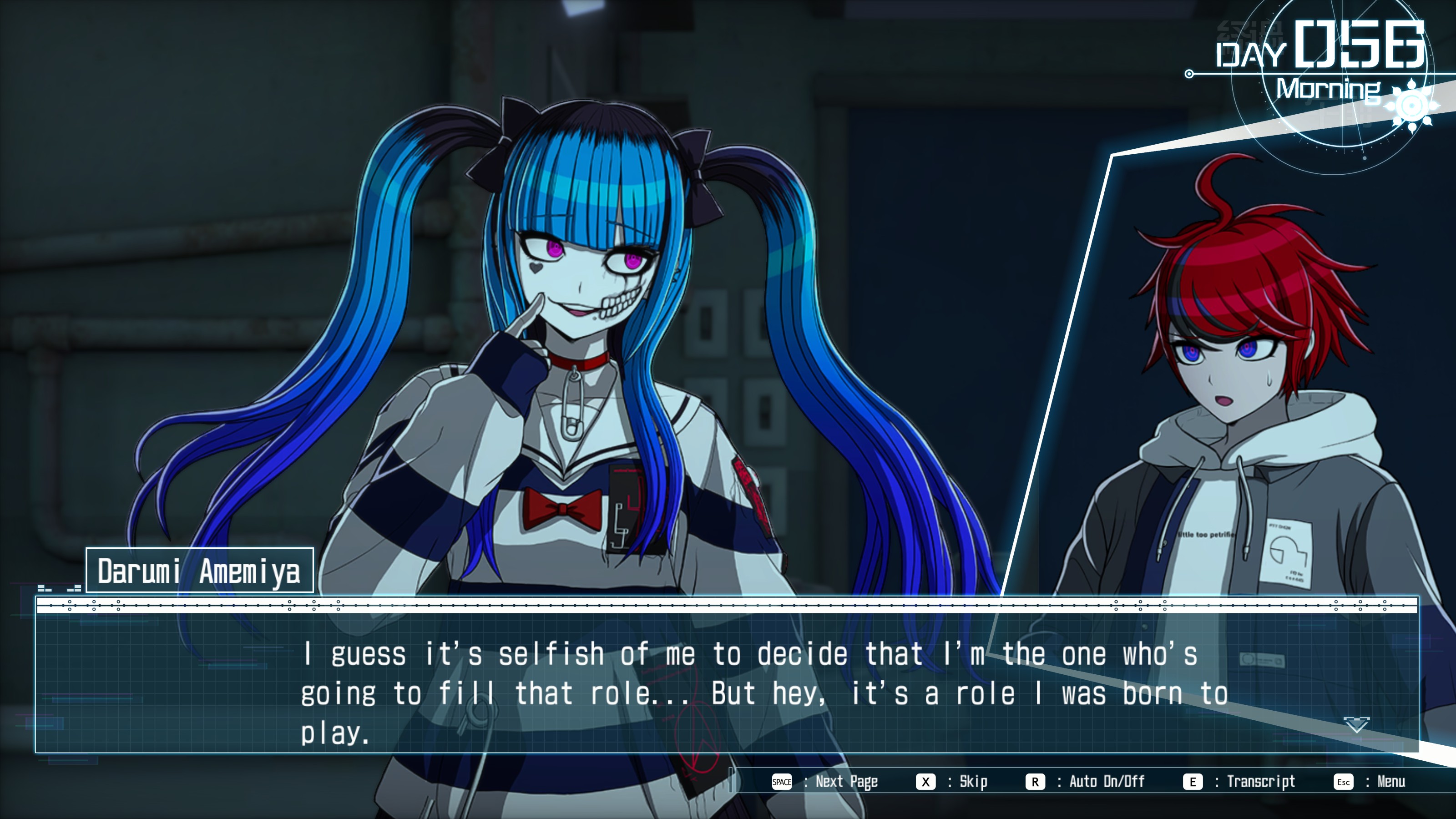The width and height of the screenshot is (1456, 819).
Task: Click the dialogue advance arrow indicator
Action: (1356, 725)
